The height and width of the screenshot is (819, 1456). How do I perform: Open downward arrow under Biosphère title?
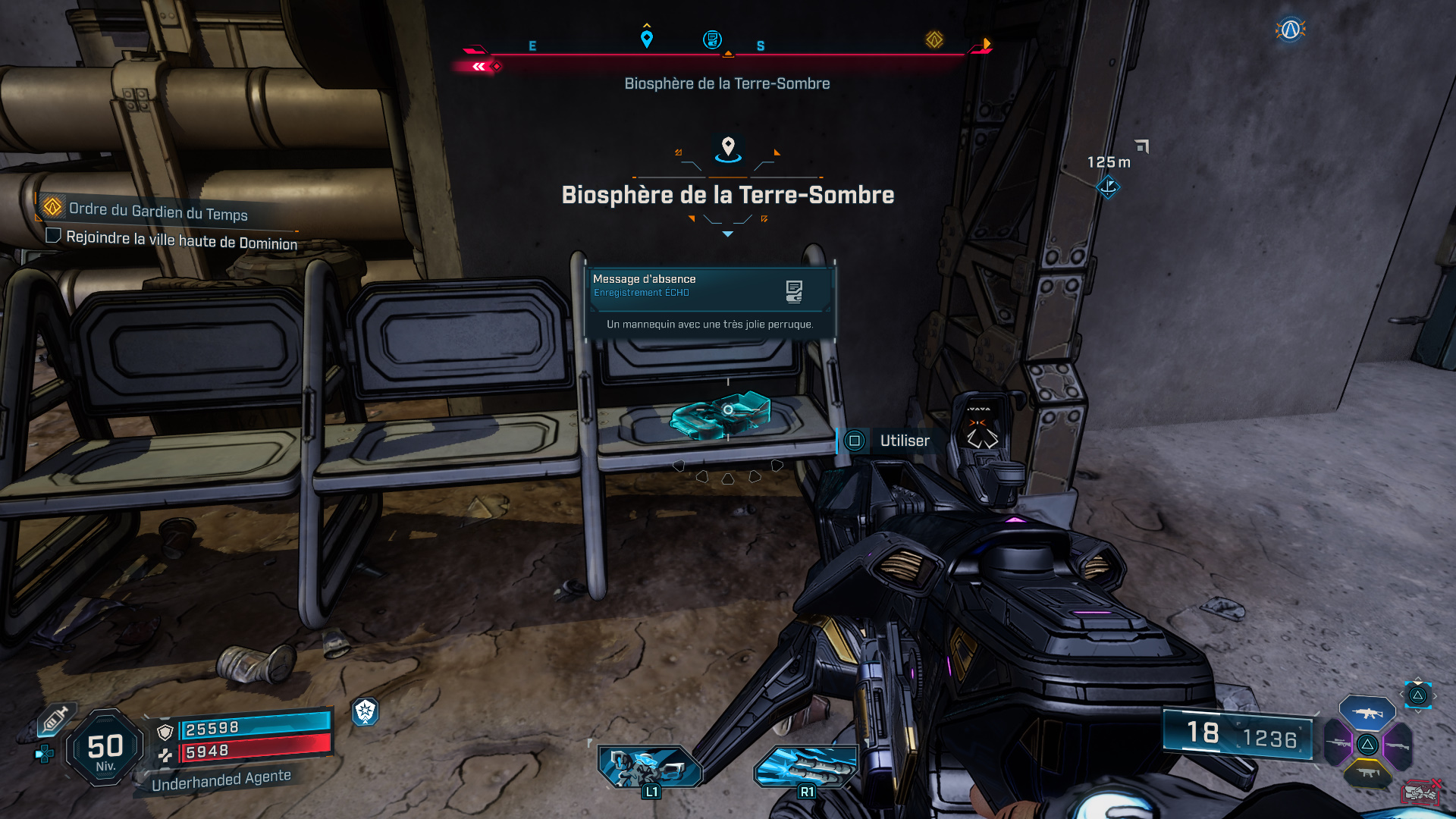[727, 234]
